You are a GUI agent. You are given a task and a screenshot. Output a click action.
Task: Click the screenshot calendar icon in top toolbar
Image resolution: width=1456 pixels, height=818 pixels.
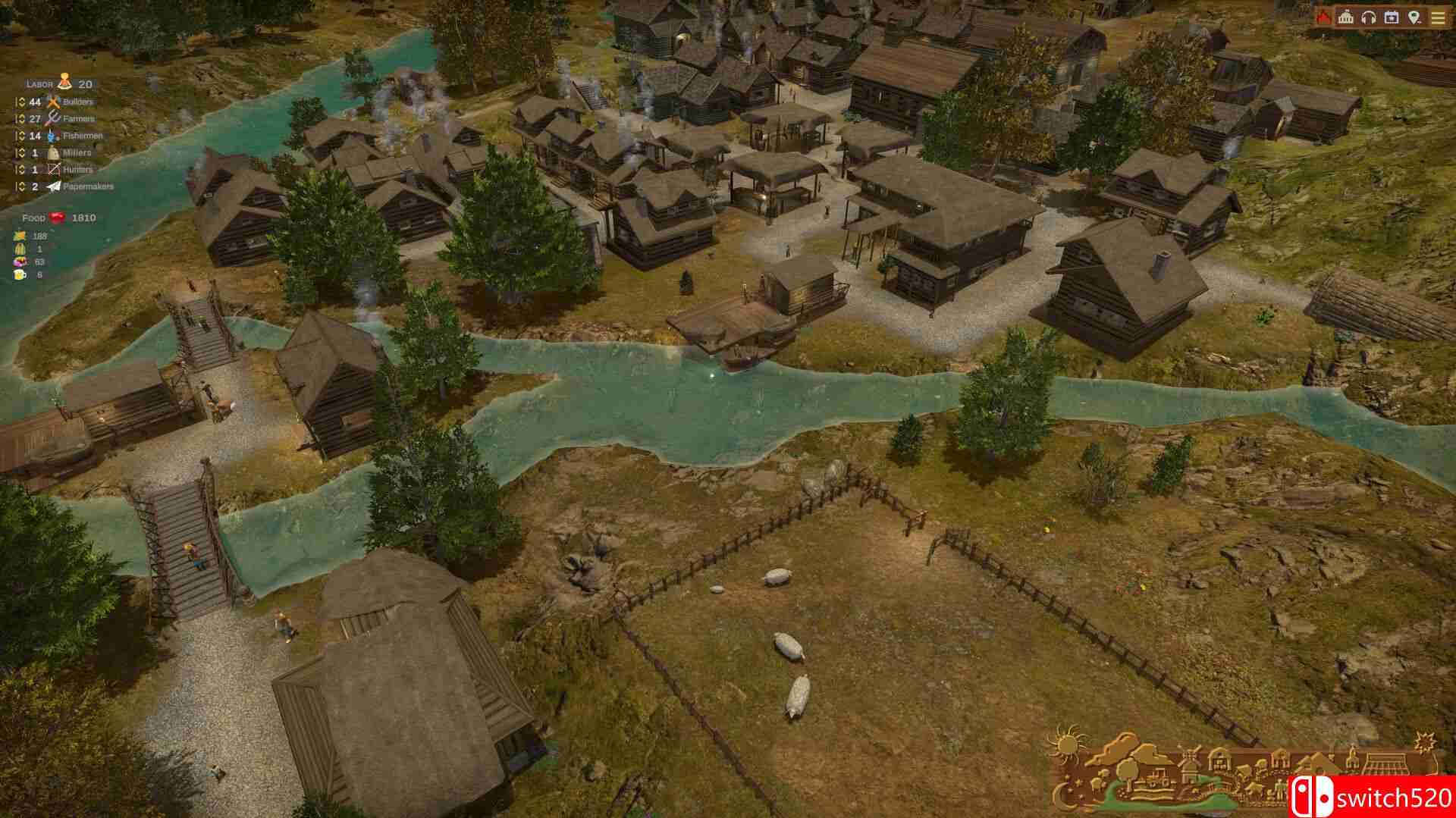click(x=1390, y=15)
